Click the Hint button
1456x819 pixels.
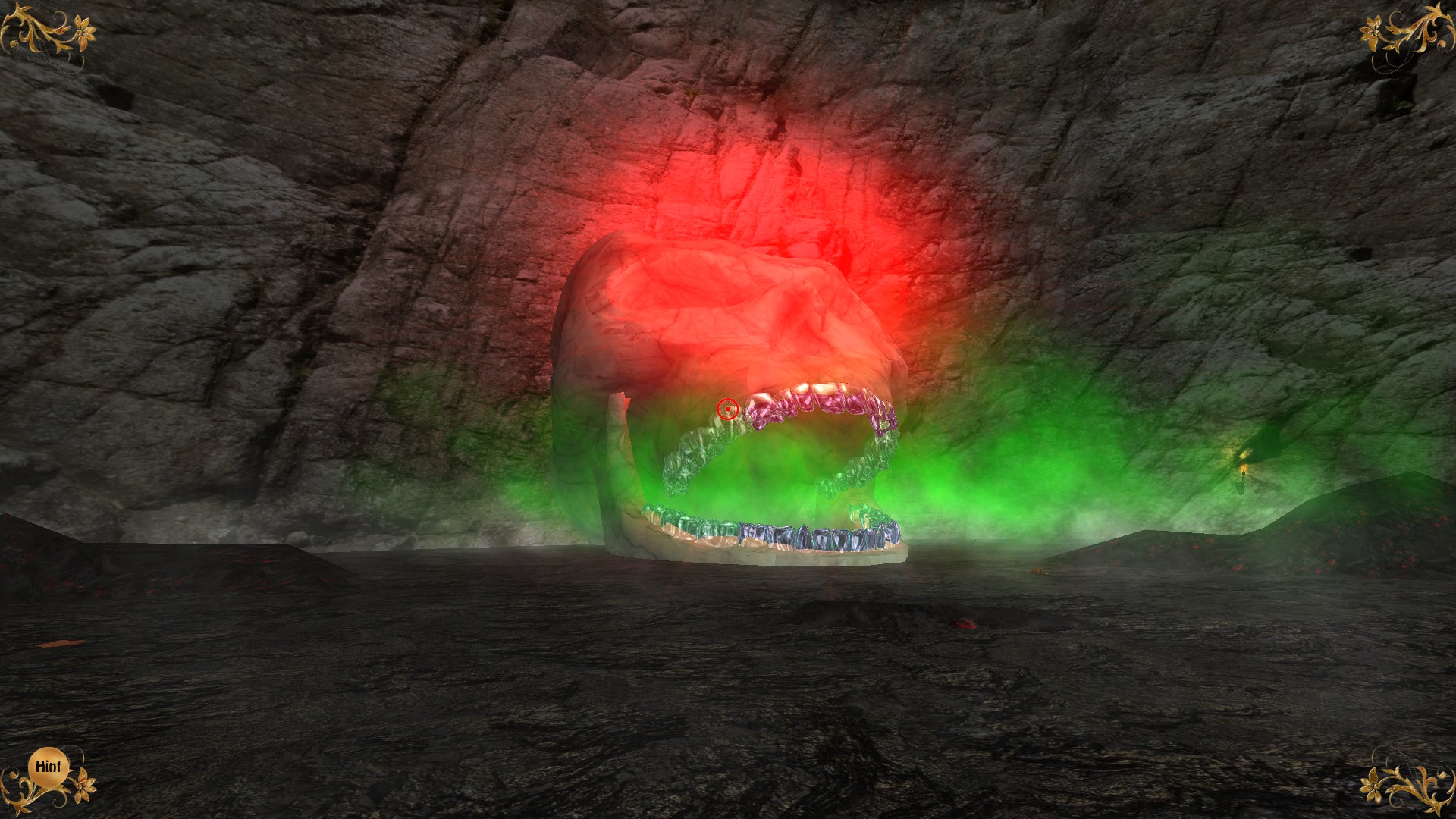[47, 767]
